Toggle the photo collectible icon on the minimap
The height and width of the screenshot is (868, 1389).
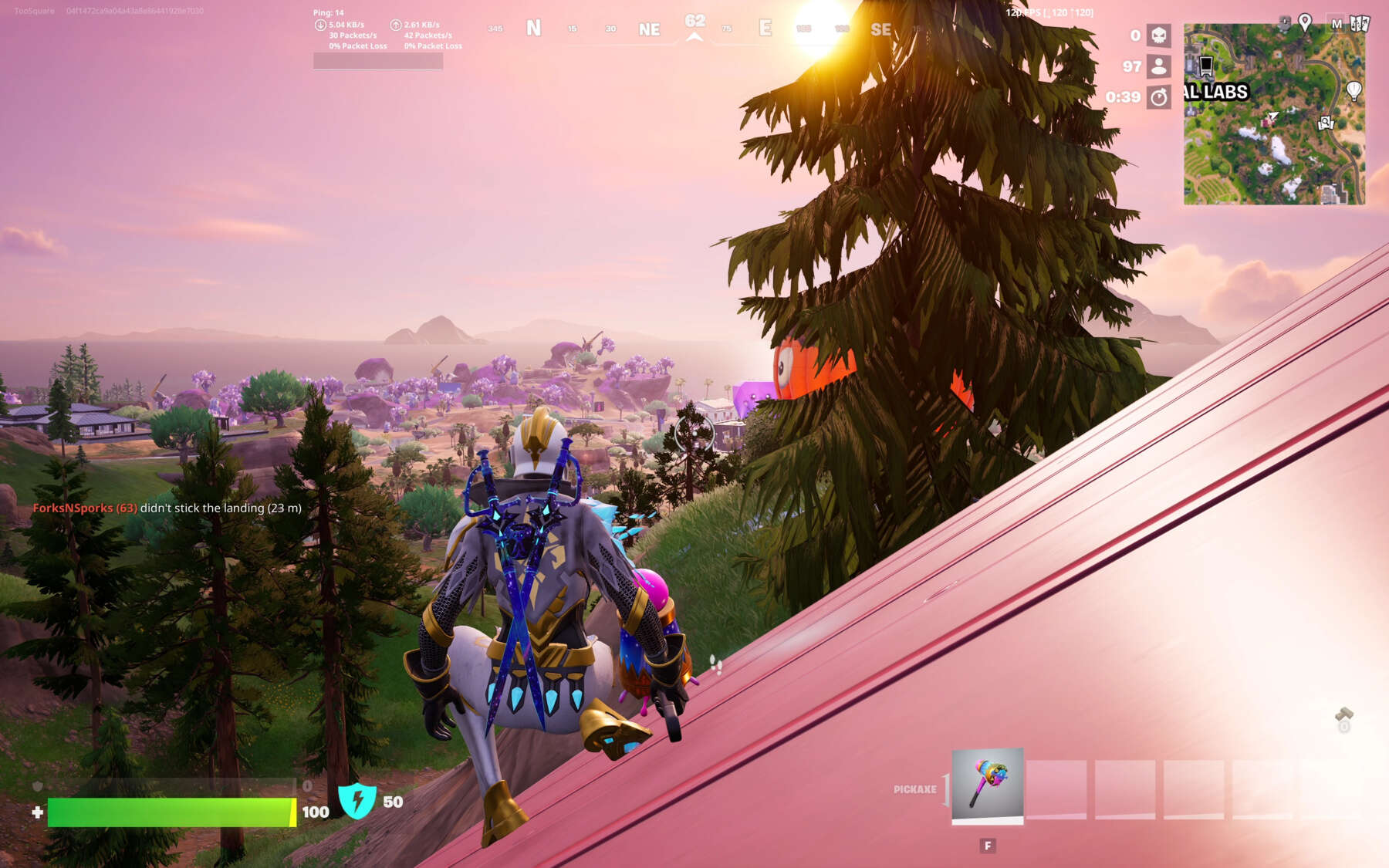pyautogui.click(x=1326, y=123)
